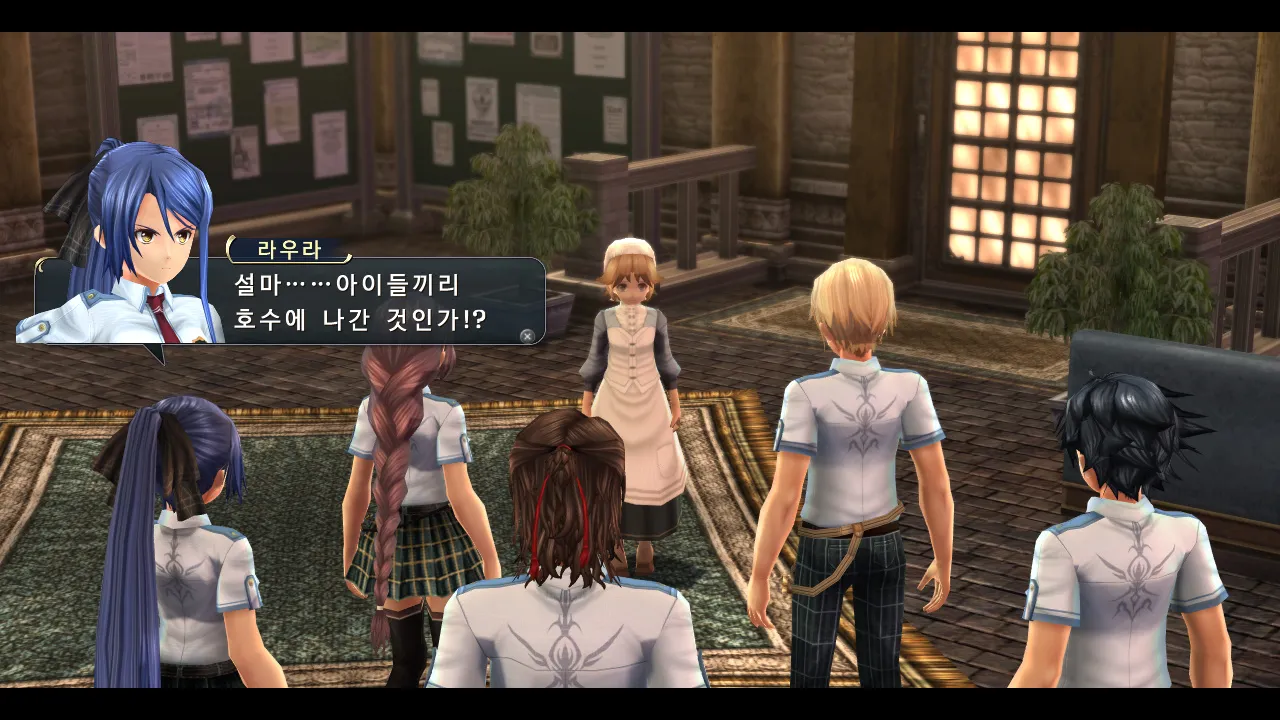Screen dimensions: 1280x720
Task: Advance Laura's dialogue box text
Action: click(527, 336)
